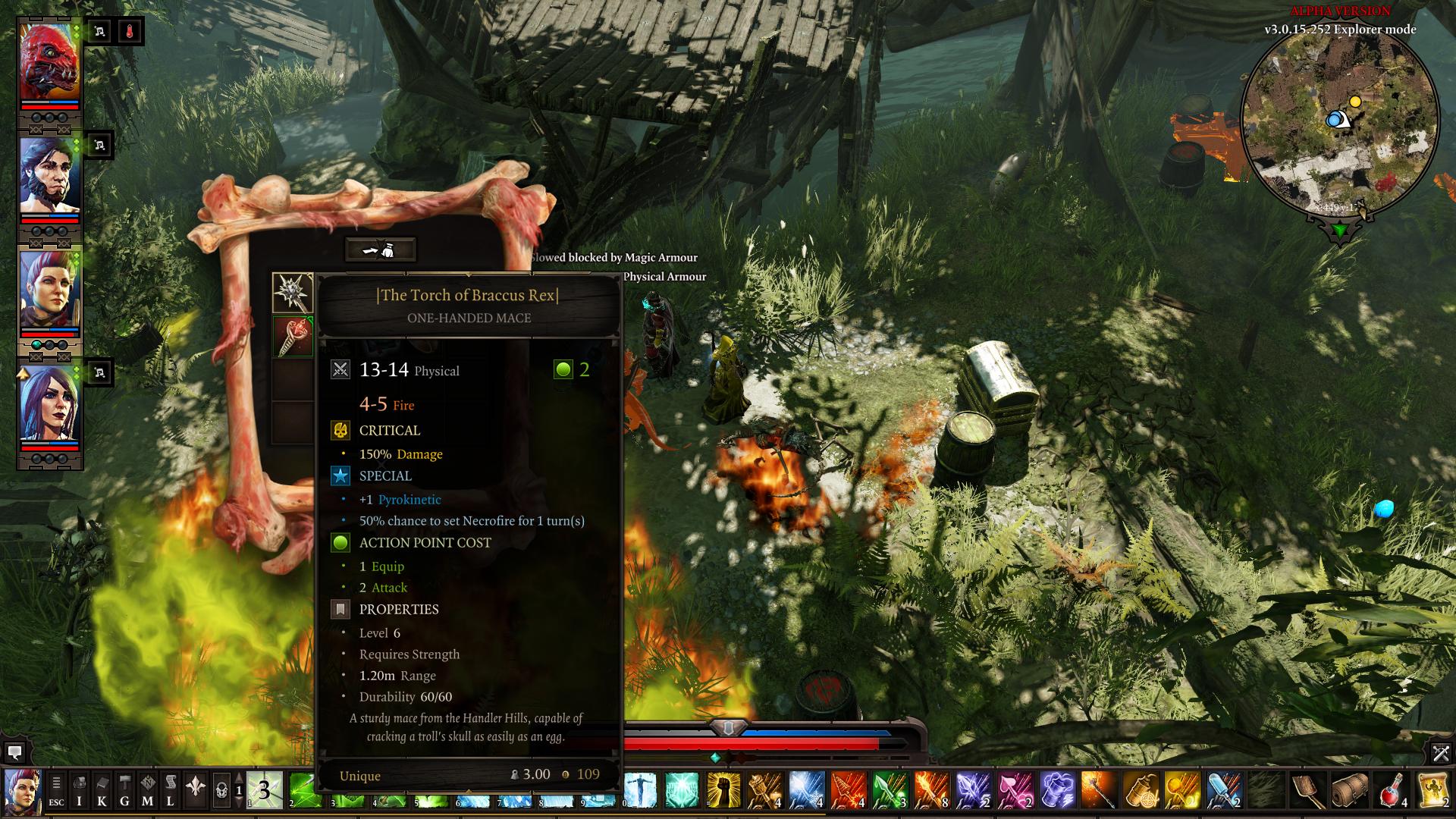Image resolution: width=1456 pixels, height=819 pixels.
Task: Click the Torch of Braccus Rex loot slot
Action: click(x=293, y=336)
